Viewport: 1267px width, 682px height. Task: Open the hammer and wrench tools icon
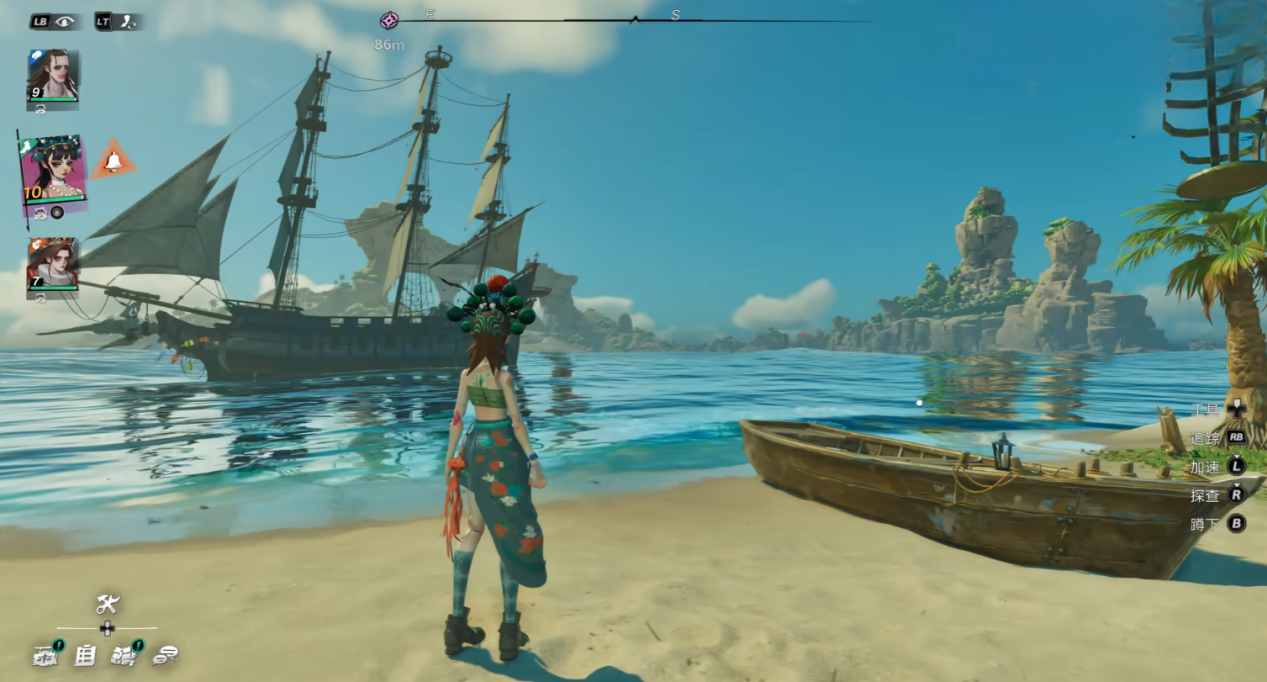(107, 603)
